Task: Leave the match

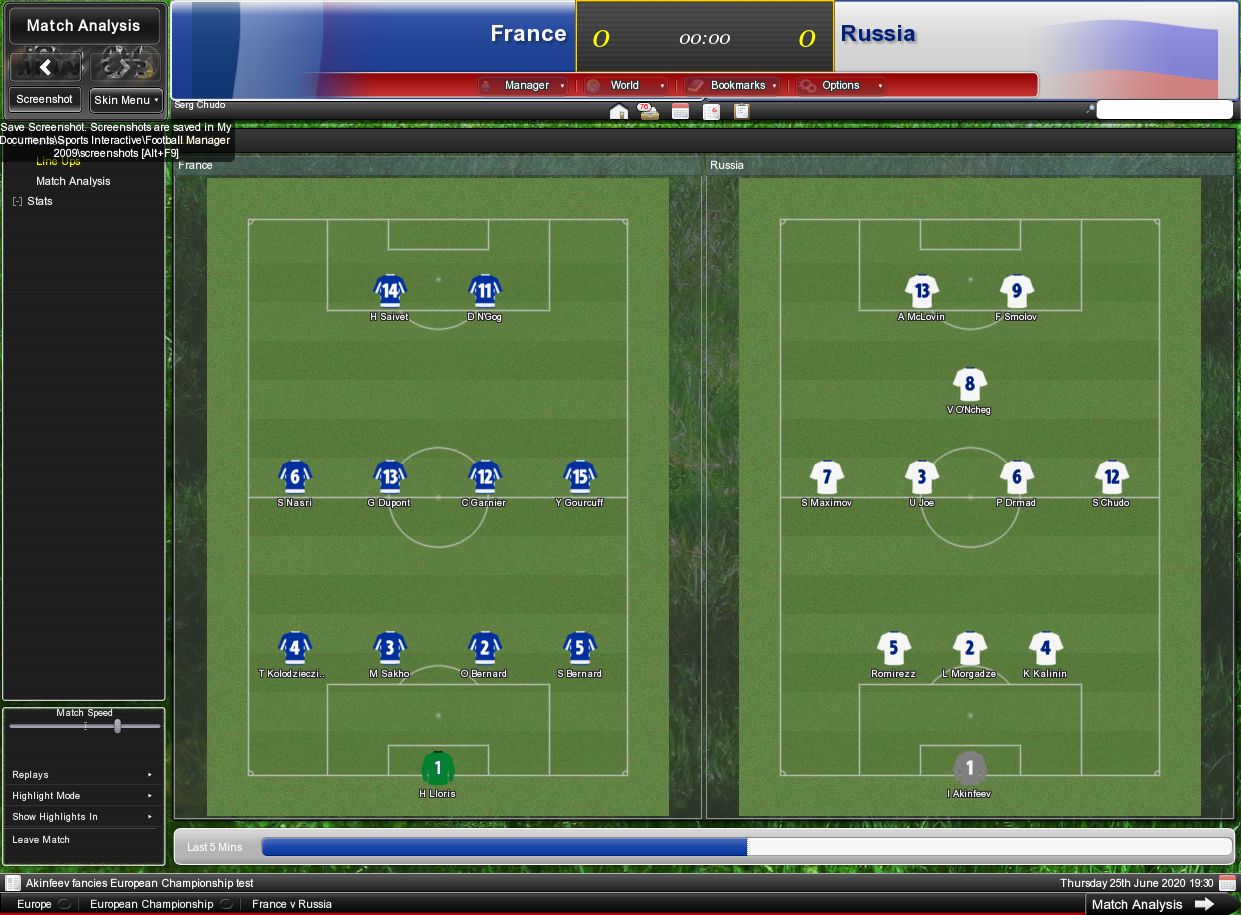Action: coord(41,840)
